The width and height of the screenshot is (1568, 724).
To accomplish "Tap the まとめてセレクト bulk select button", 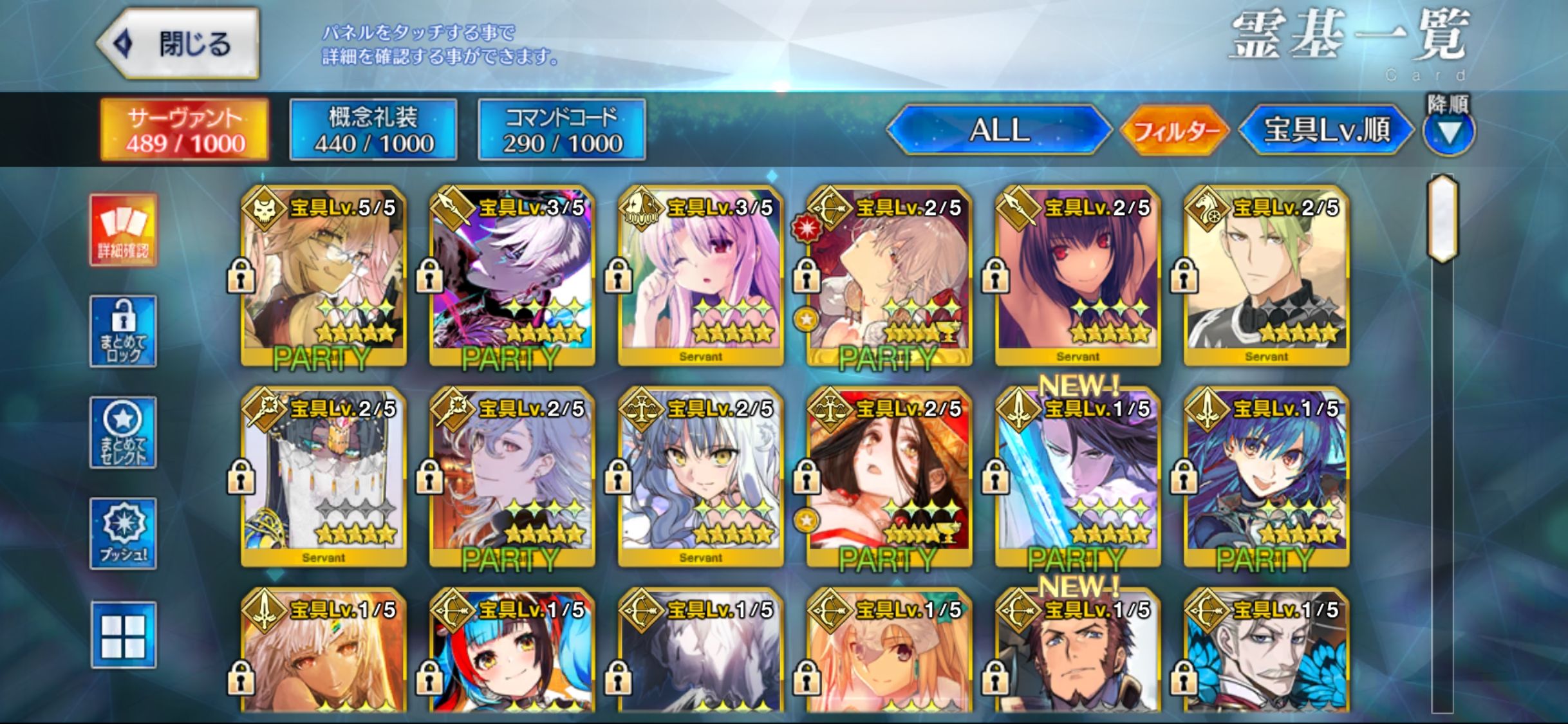I will (x=123, y=432).
